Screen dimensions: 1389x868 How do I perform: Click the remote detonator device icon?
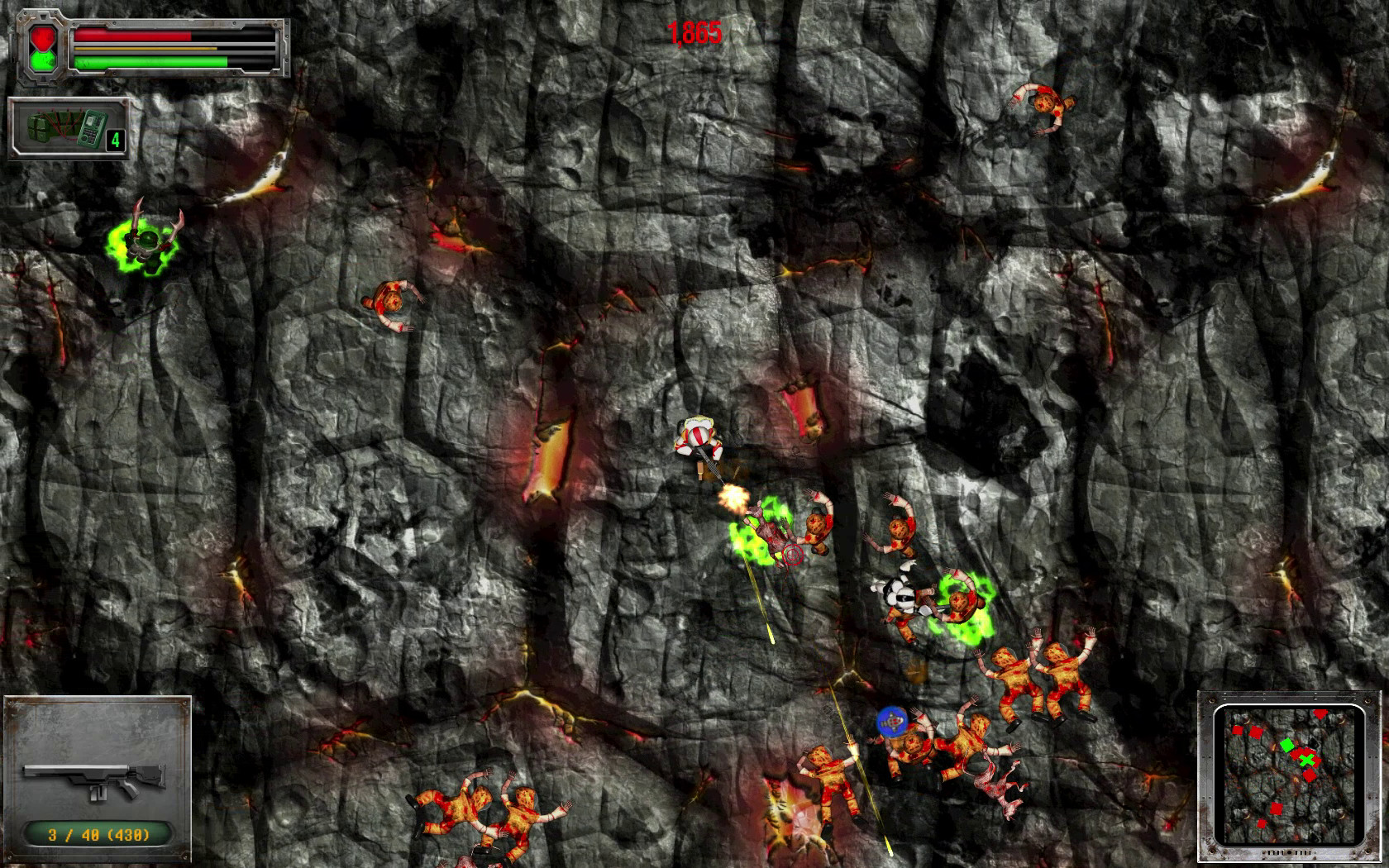click(91, 130)
